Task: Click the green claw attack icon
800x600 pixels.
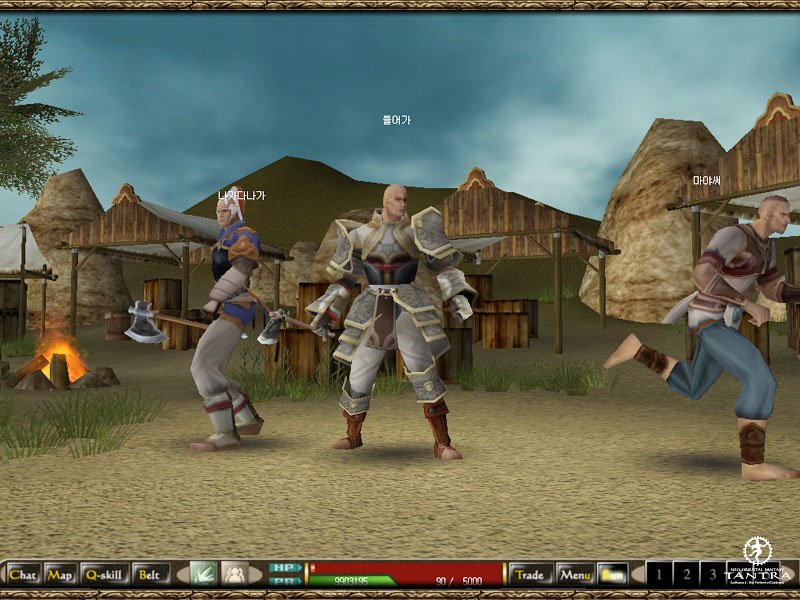Action: click(203, 574)
